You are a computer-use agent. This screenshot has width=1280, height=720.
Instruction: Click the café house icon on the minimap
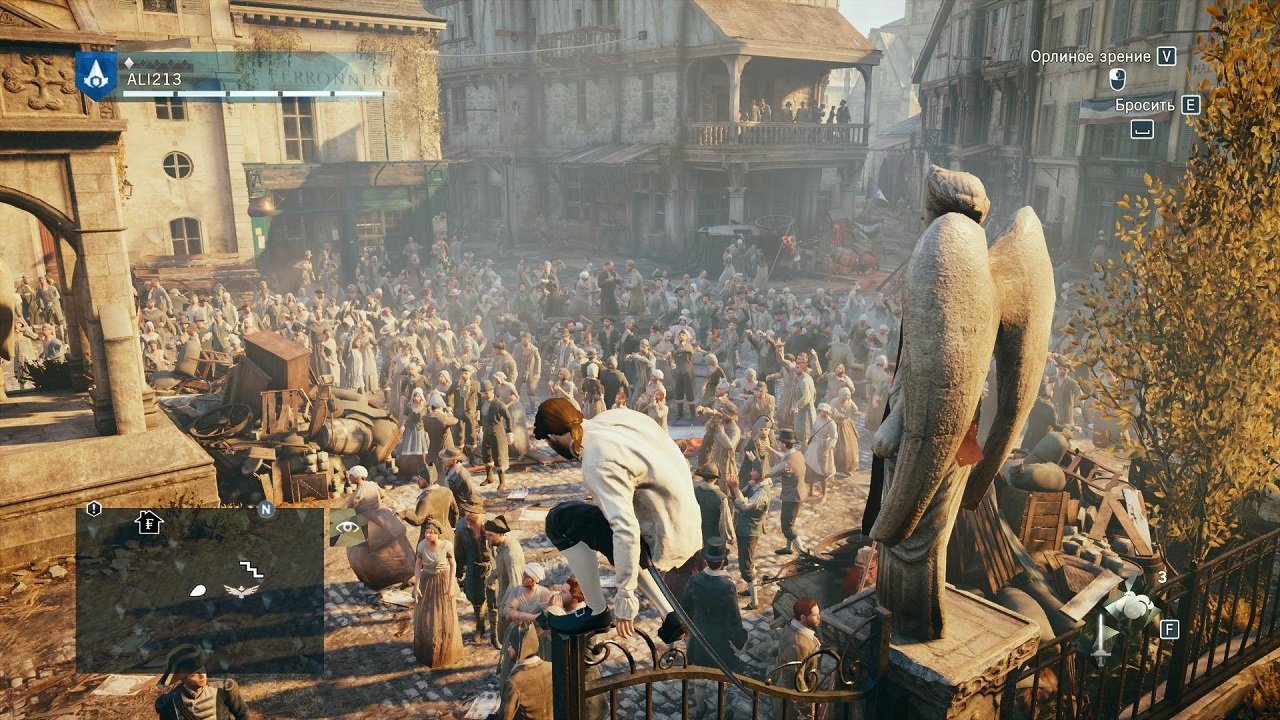point(150,523)
